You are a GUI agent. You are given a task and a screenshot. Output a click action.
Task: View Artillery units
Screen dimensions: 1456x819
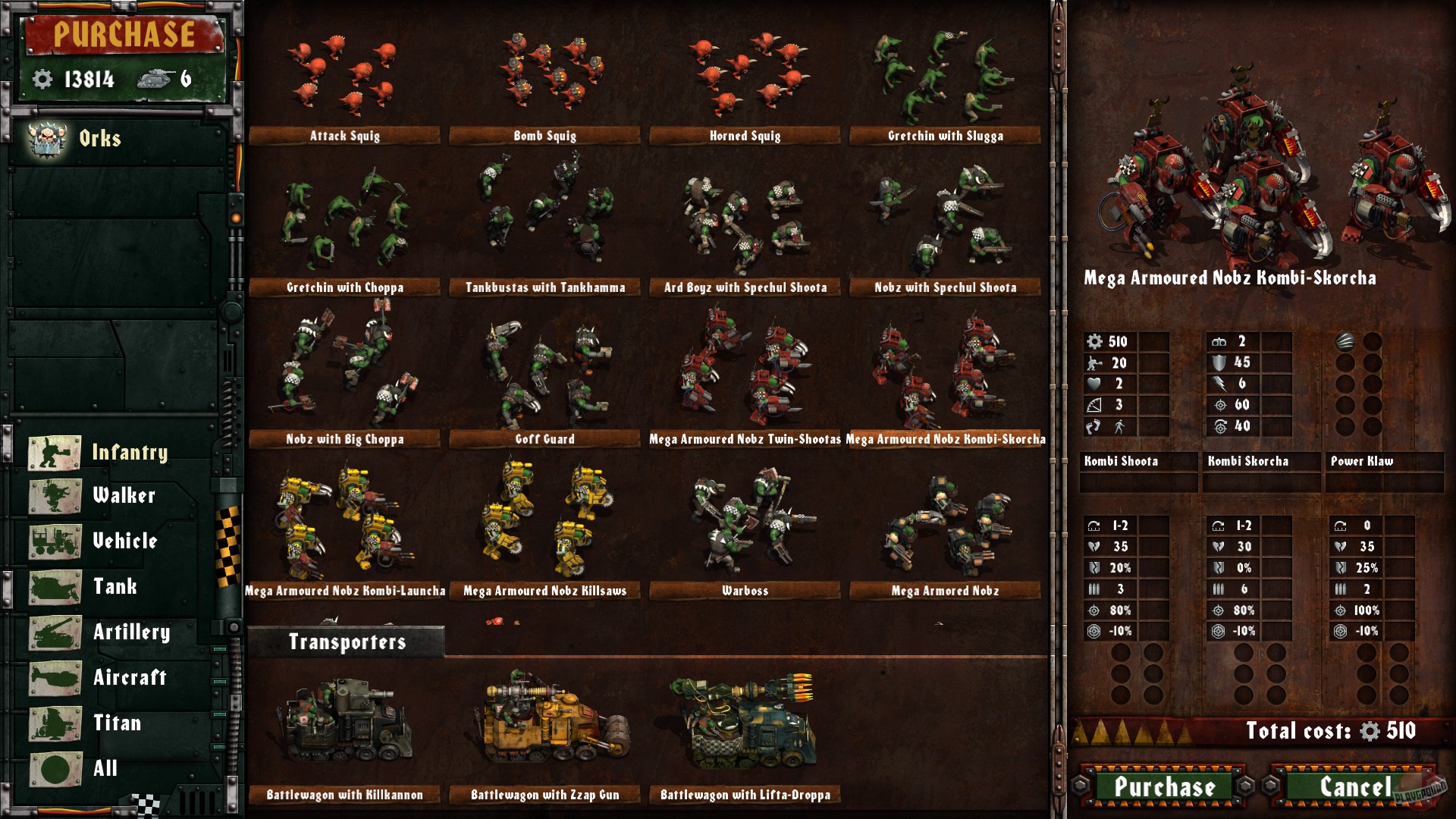coord(132,632)
